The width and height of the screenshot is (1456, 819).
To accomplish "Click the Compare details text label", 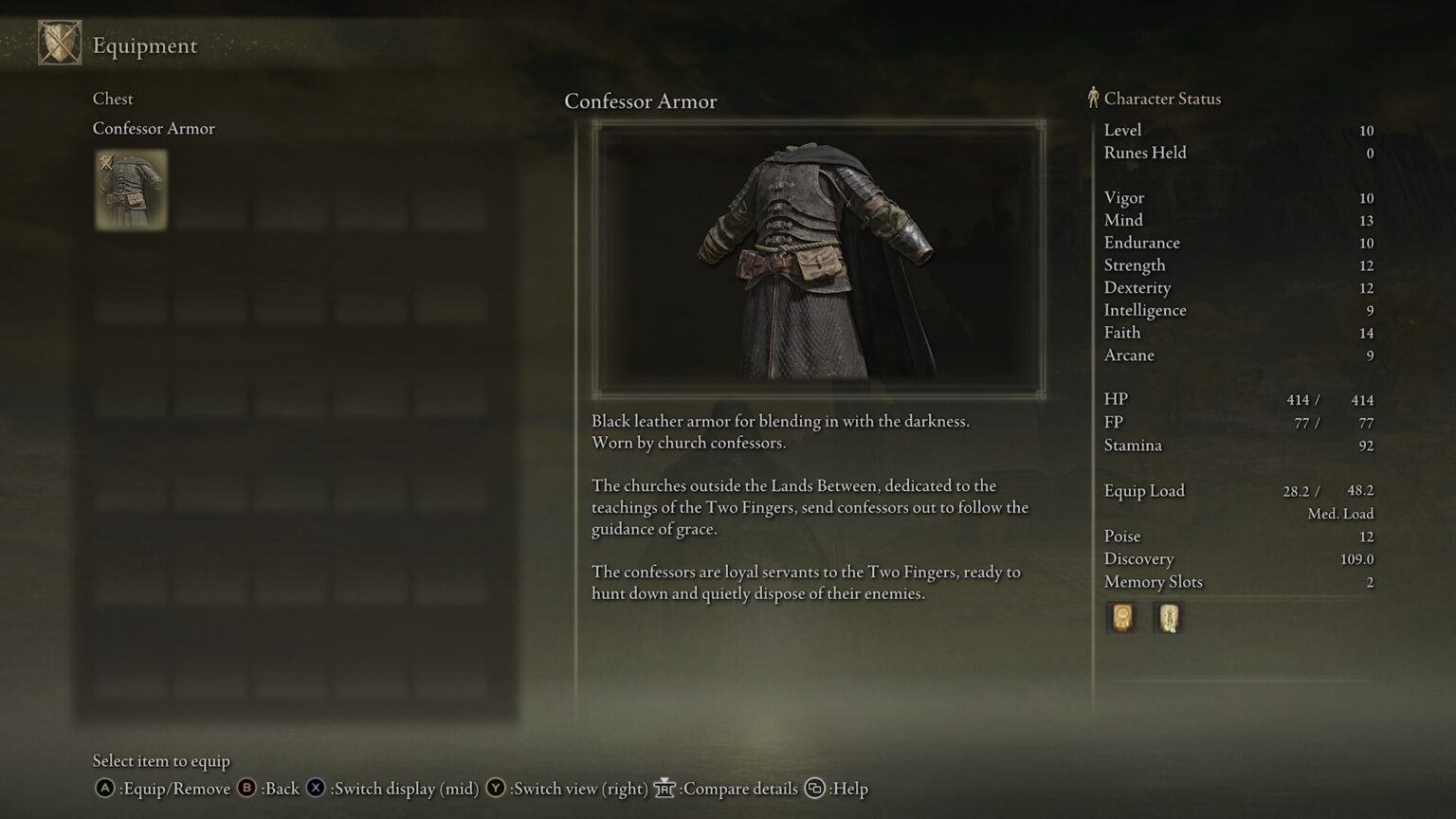I will coord(739,788).
